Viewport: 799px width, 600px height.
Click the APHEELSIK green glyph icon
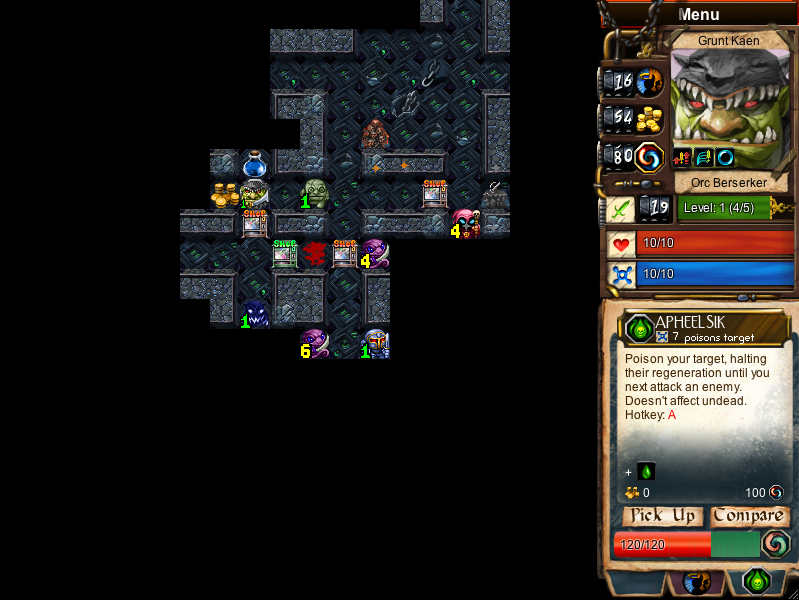(637, 327)
